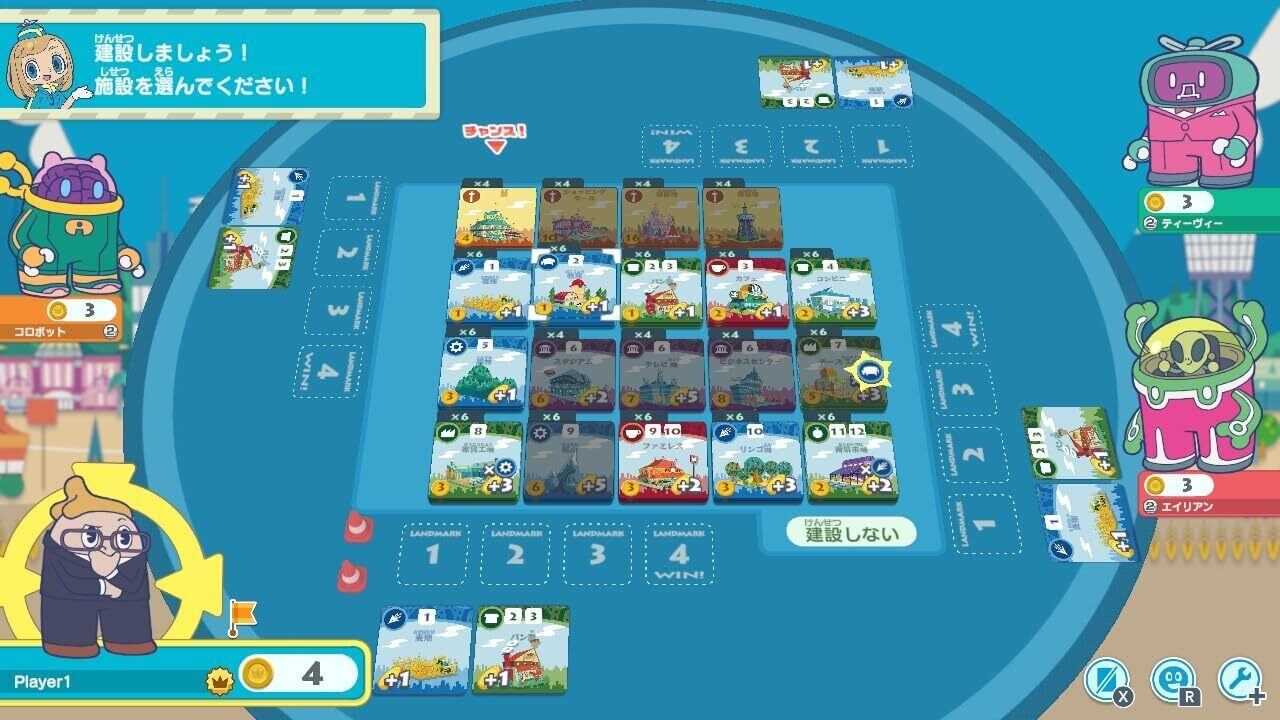The width and height of the screenshot is (1280, 720).
Task: Pick the highlighted ranch card with dice 2
Action: pos(573,288)
